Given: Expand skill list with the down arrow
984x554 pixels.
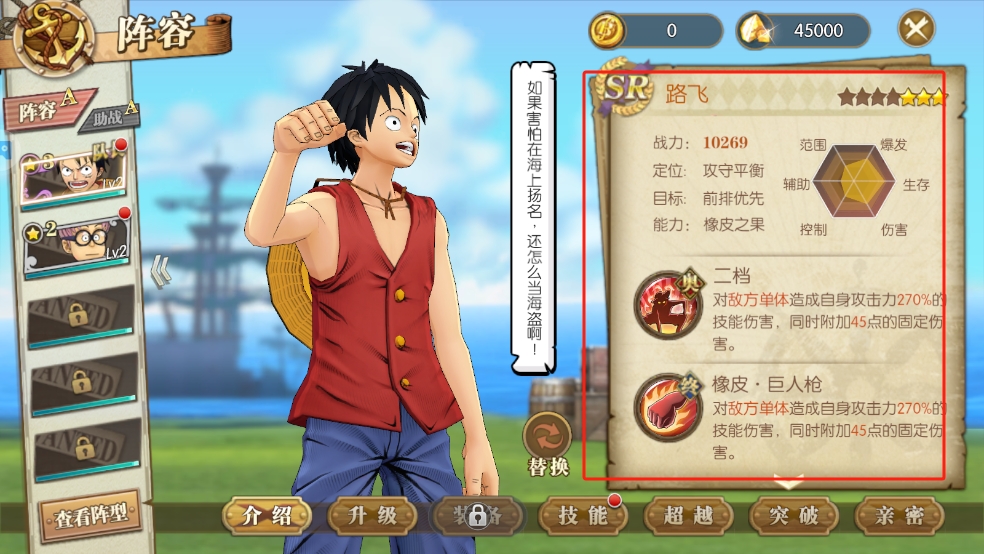Looking at the screenshot, I should pos(790,485).
